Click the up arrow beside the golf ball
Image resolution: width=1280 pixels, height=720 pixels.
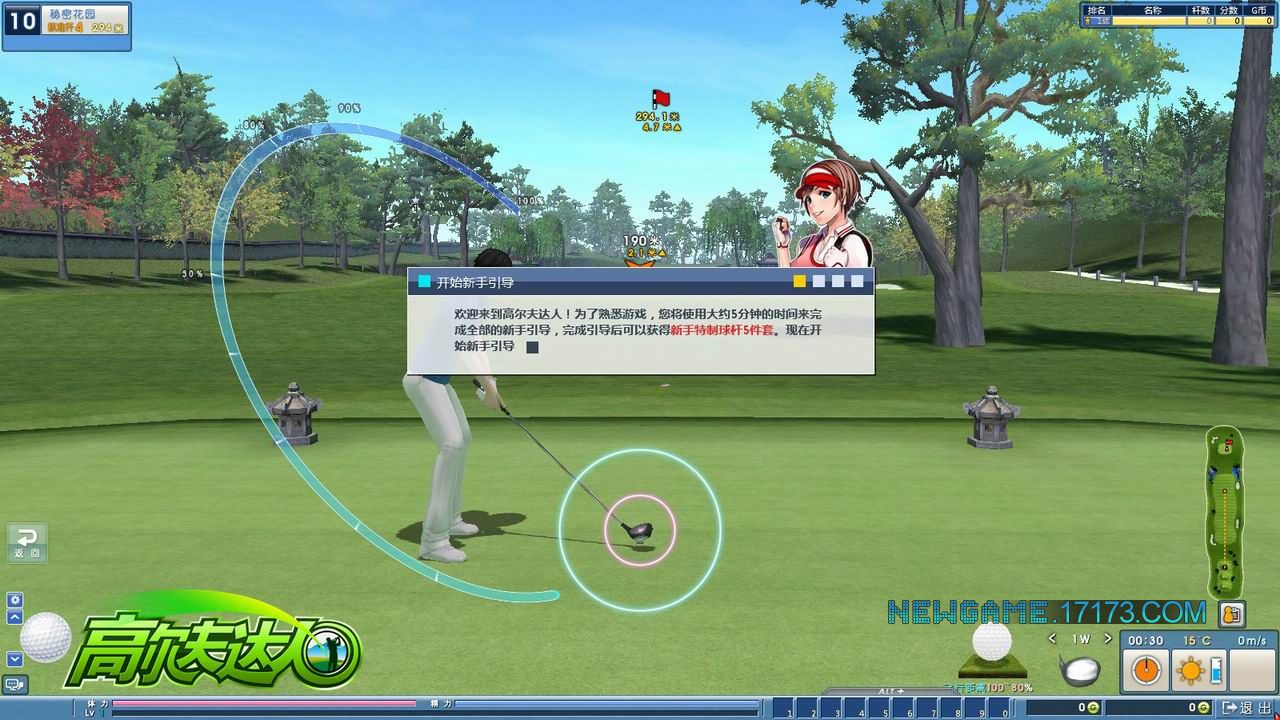(x=15, y=617)
